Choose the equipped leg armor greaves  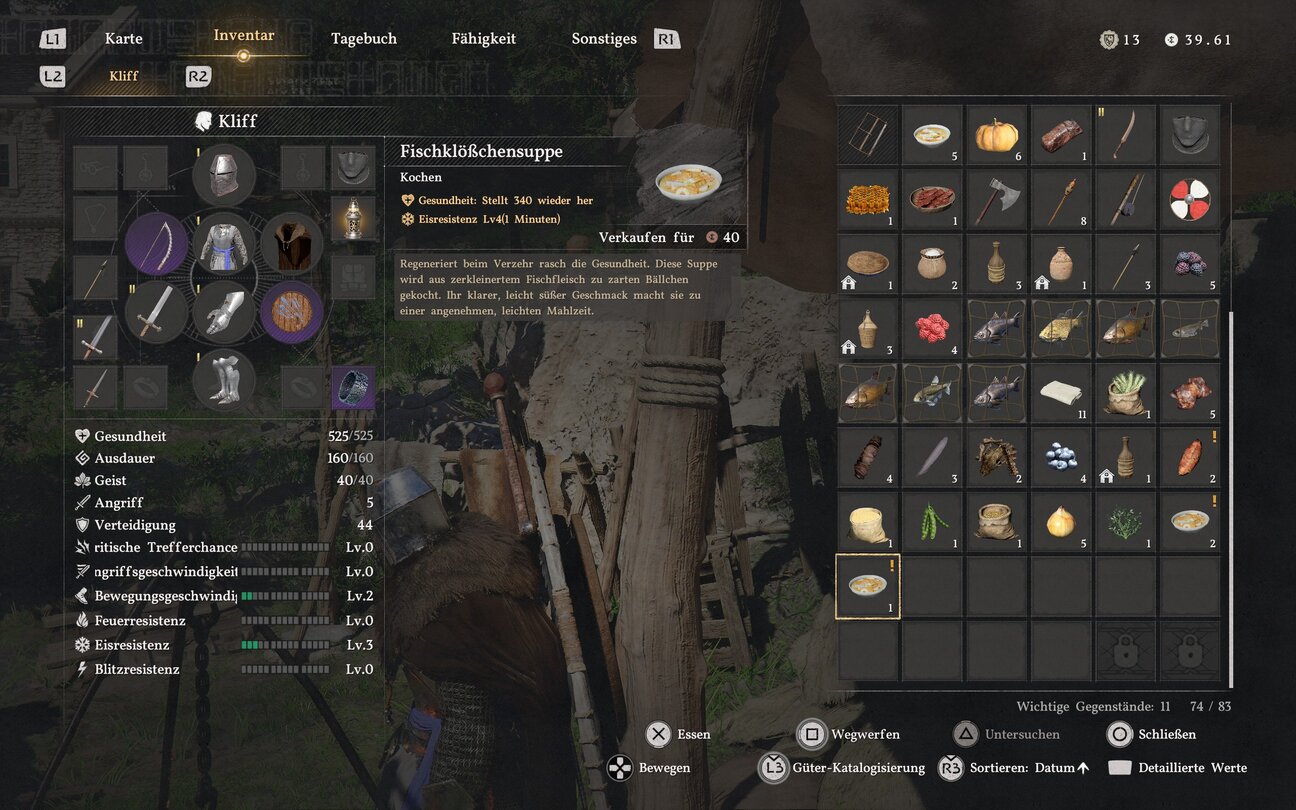pos(224,379)
